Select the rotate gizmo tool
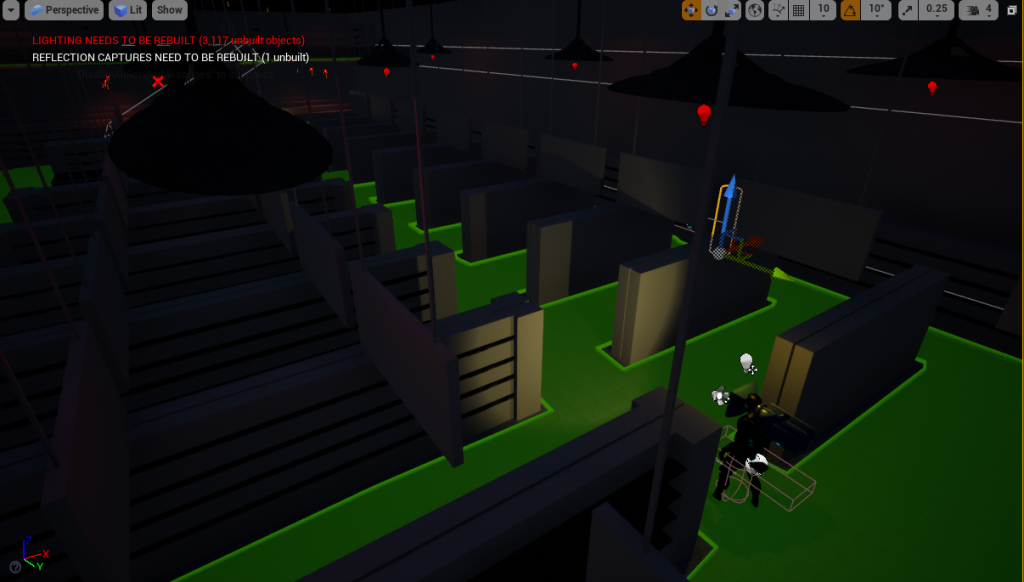 click(x=711, y=10)
